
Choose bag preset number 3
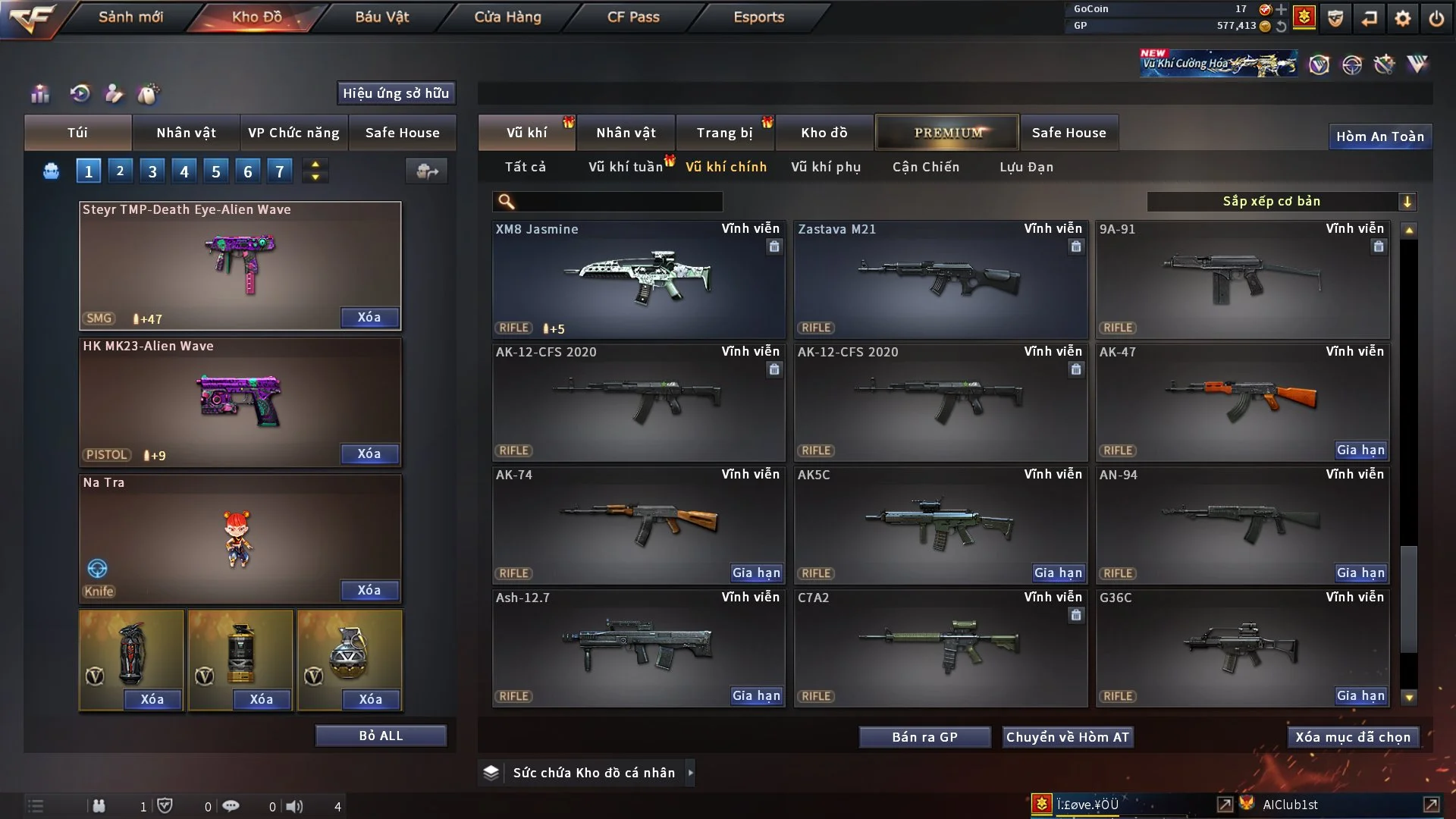152,171
